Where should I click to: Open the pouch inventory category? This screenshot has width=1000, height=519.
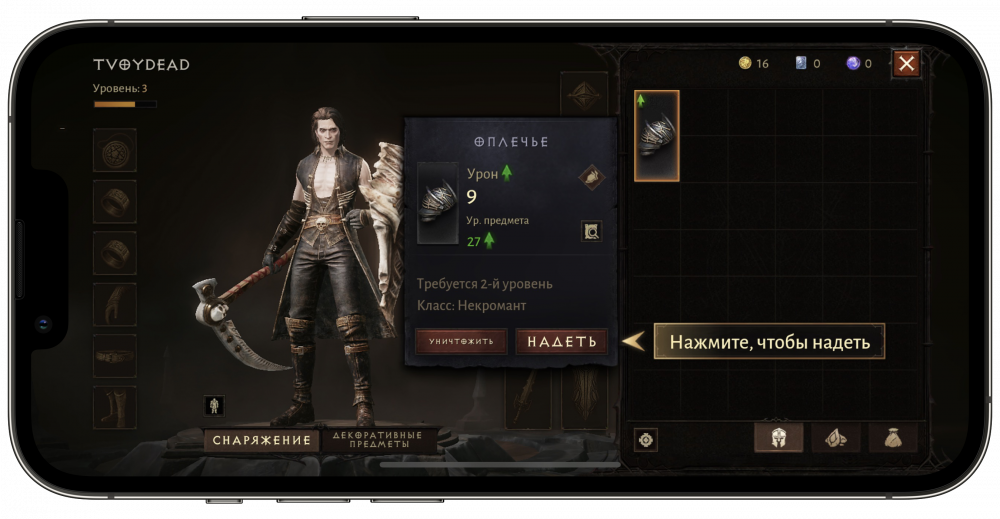click(x=893, y=438)
